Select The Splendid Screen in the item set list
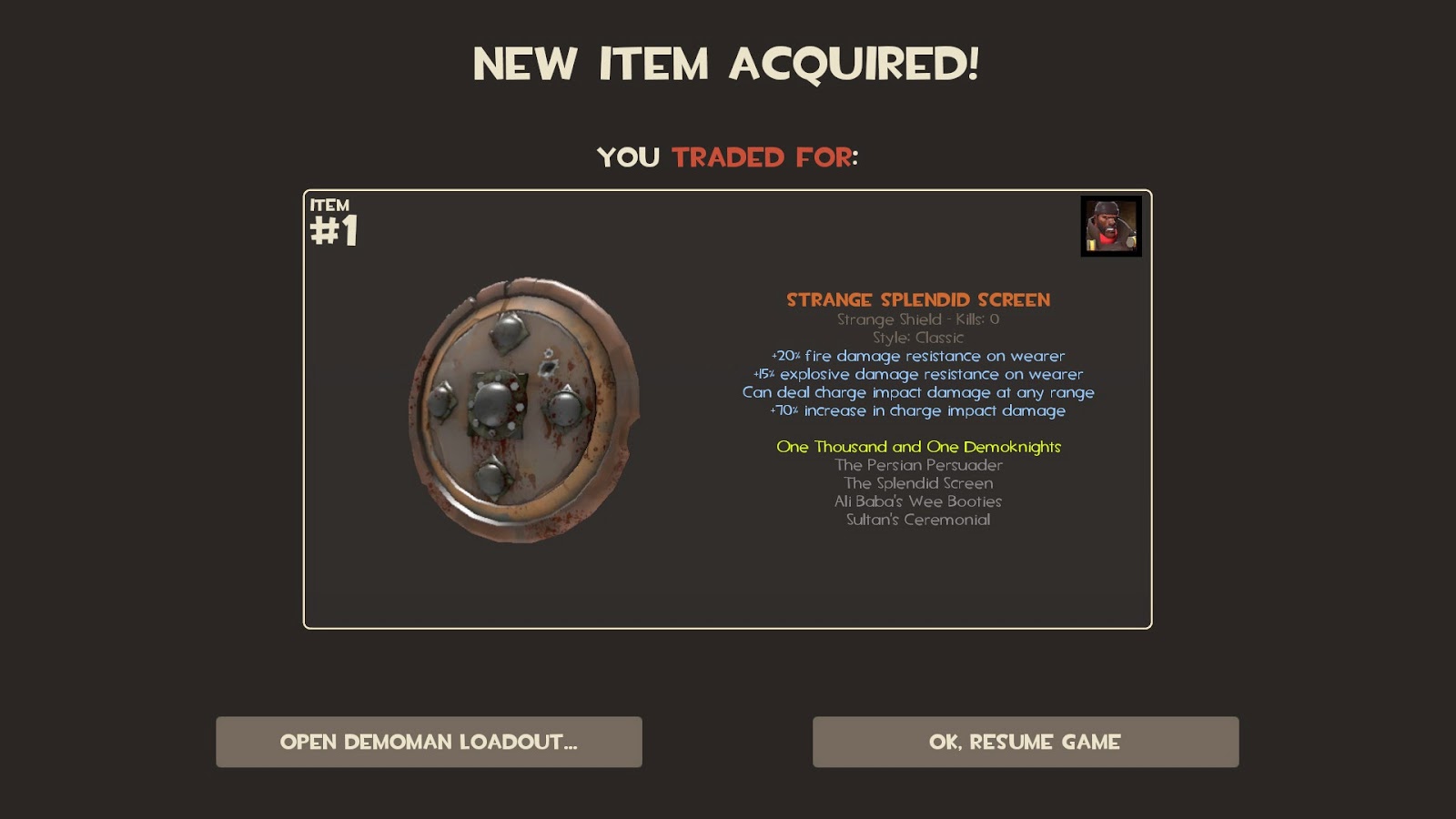Image resolution: width=1456 pixels, height=819 pixels. [917, 482]
